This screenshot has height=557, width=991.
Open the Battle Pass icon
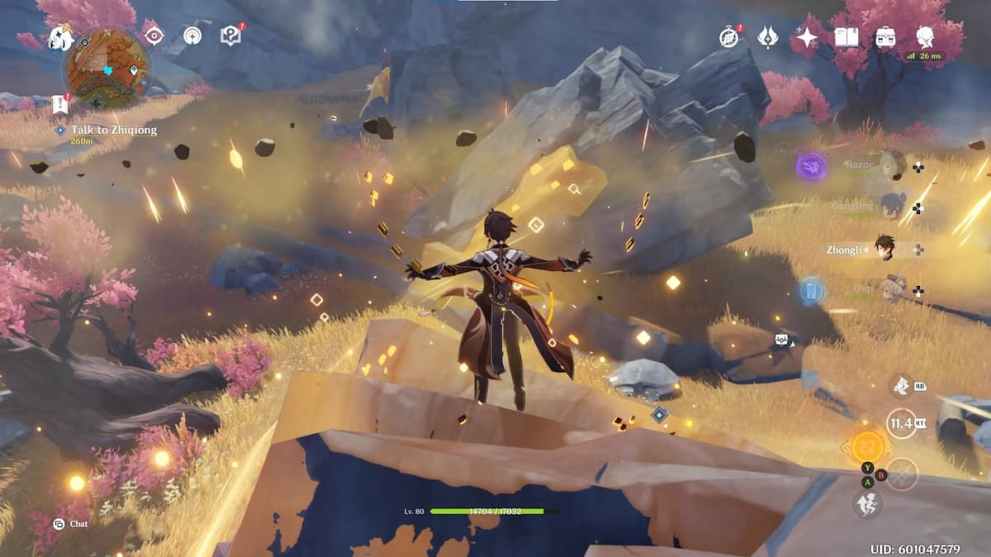768,38
